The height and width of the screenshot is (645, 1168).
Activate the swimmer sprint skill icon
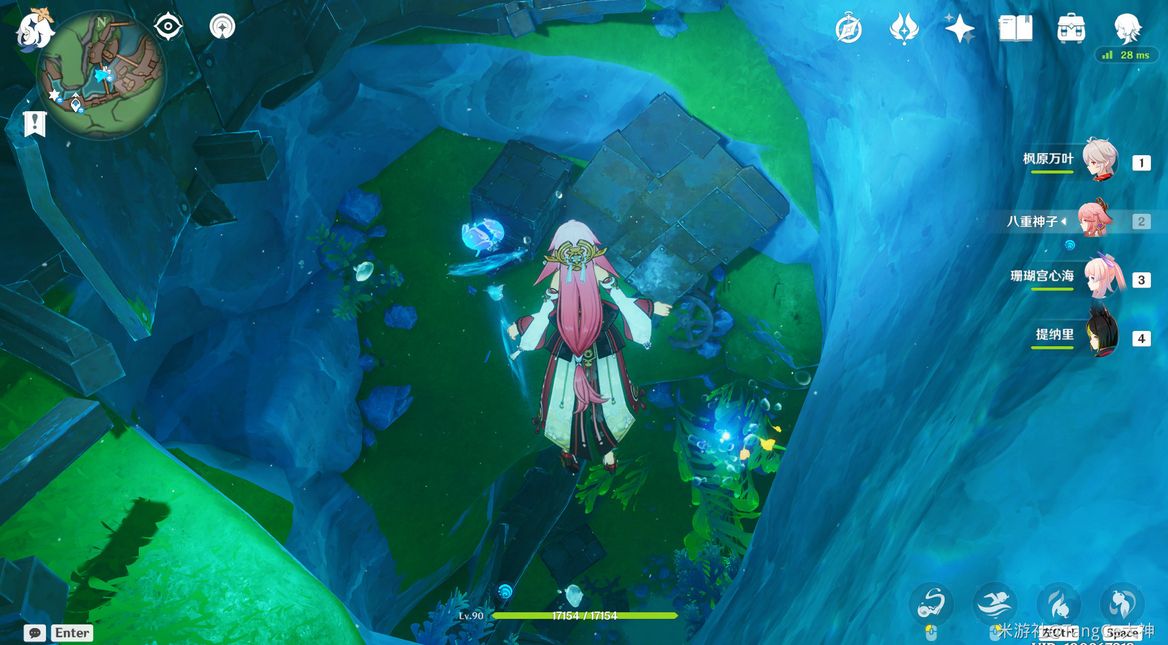point(994,603)
